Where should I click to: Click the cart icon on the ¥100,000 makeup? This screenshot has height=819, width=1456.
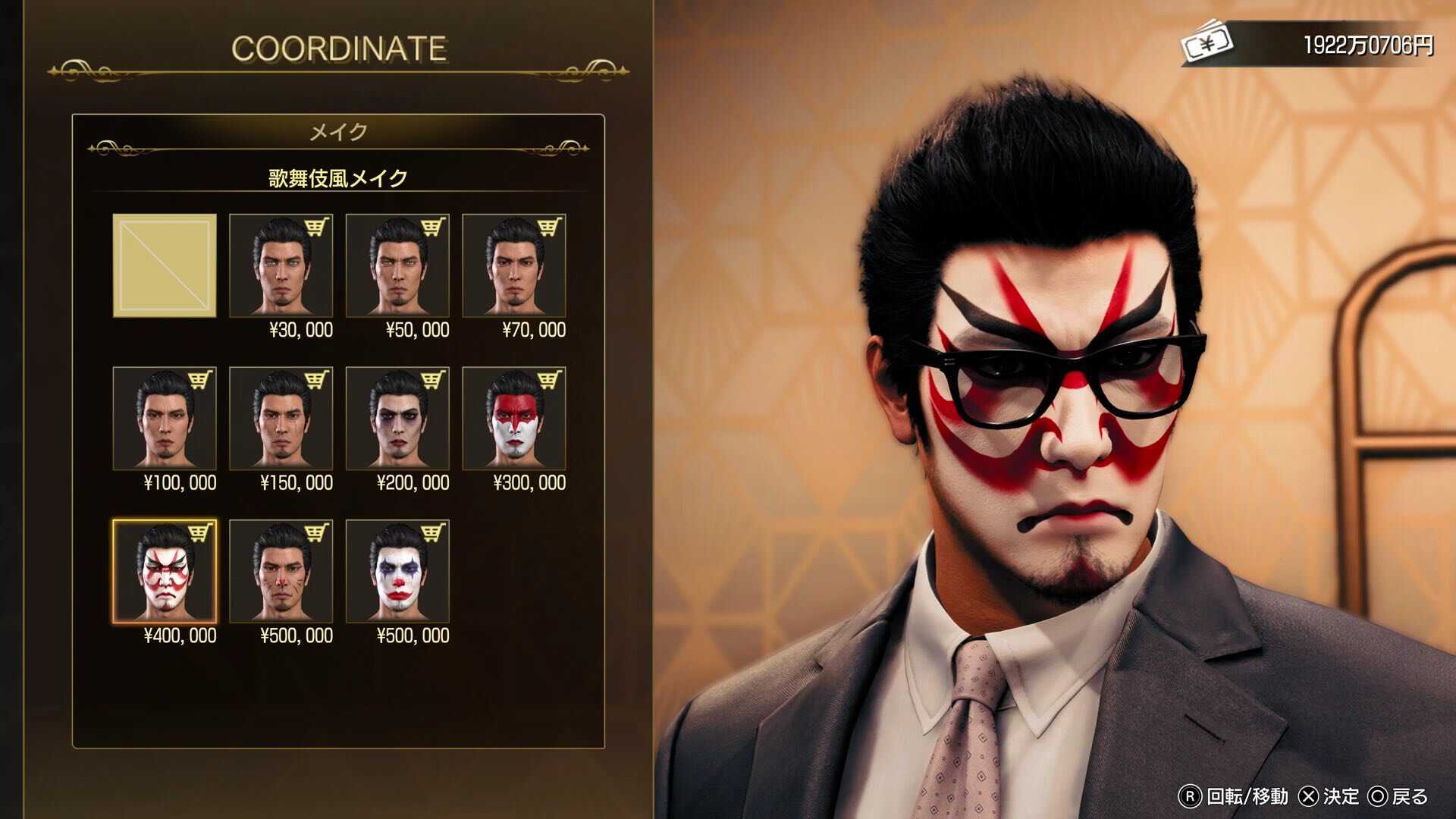[x=201, y=378]
